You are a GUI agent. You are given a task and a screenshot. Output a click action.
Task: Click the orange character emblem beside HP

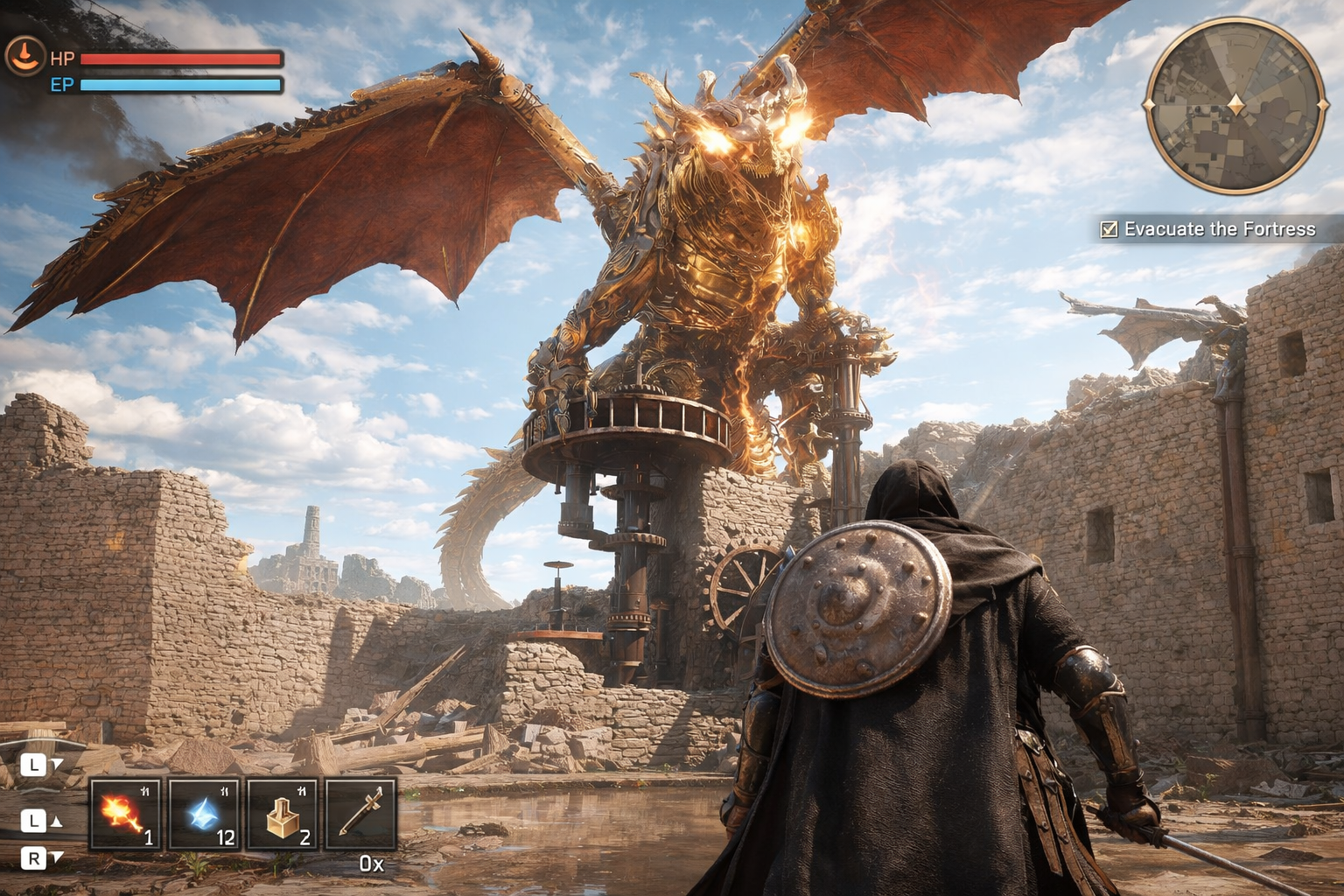(24, 56)
